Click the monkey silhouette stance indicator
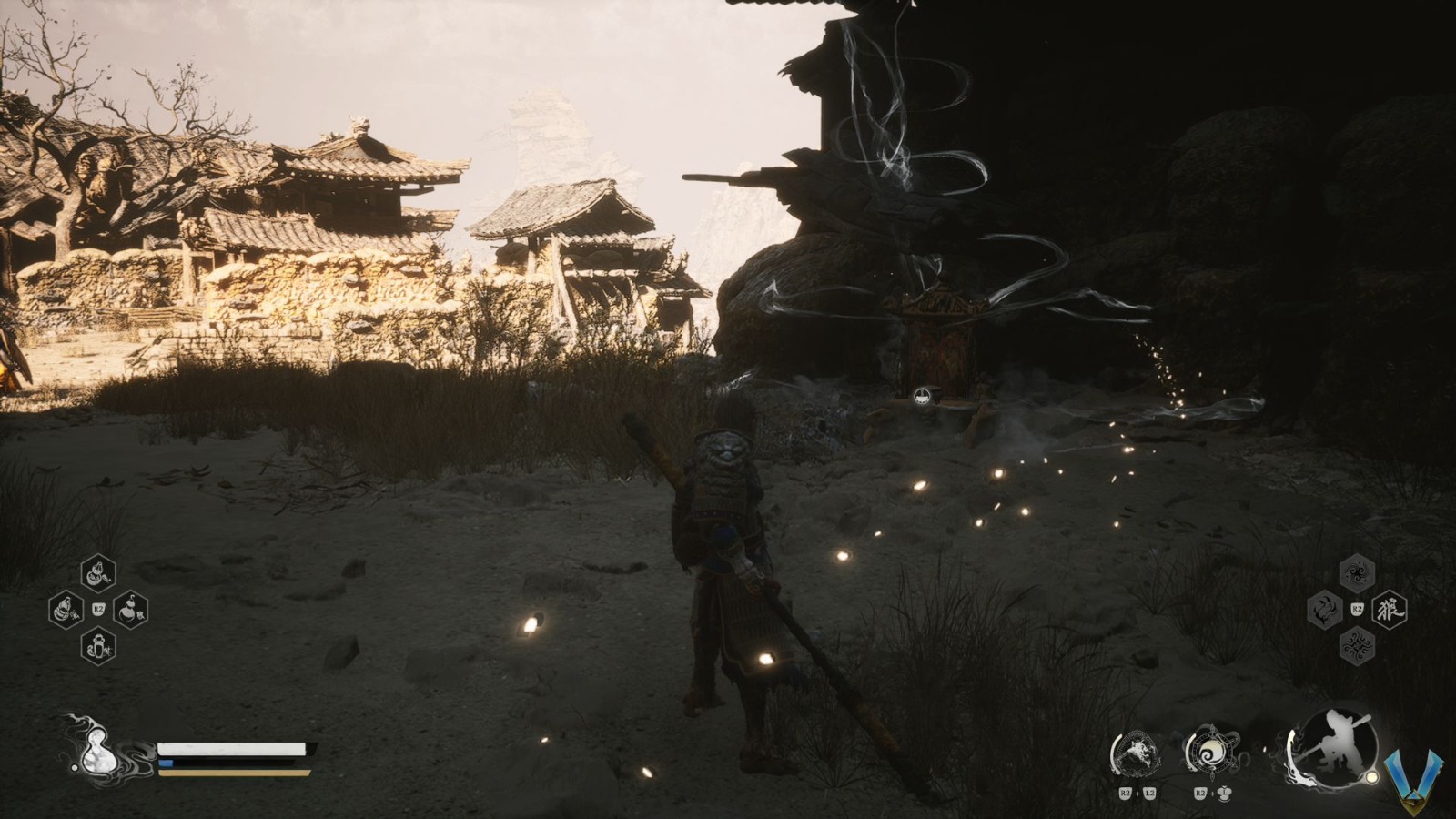This screenshot has height=819, width=1456. coord(1337,746)
